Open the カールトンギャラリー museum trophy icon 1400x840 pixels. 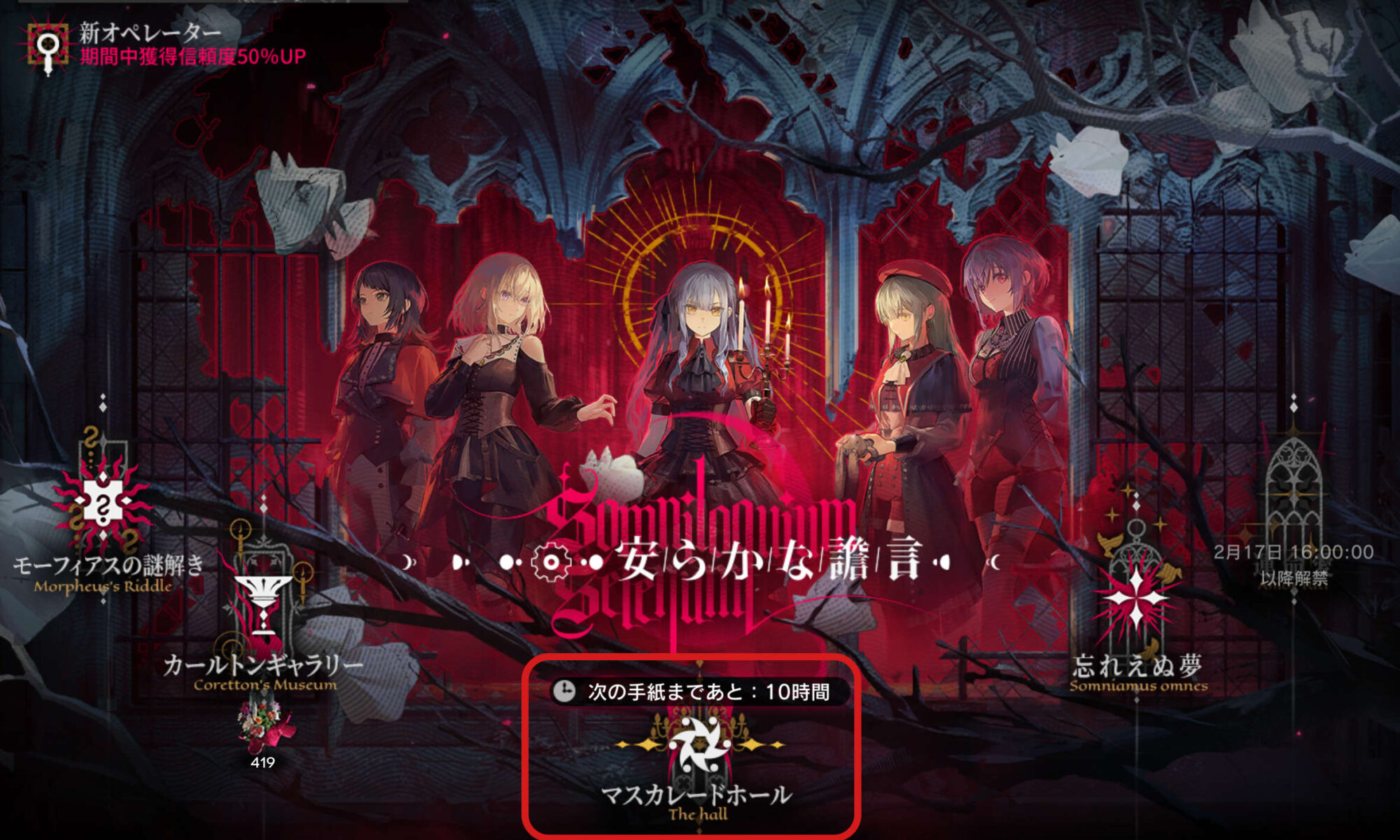click(x=264, y=590)
